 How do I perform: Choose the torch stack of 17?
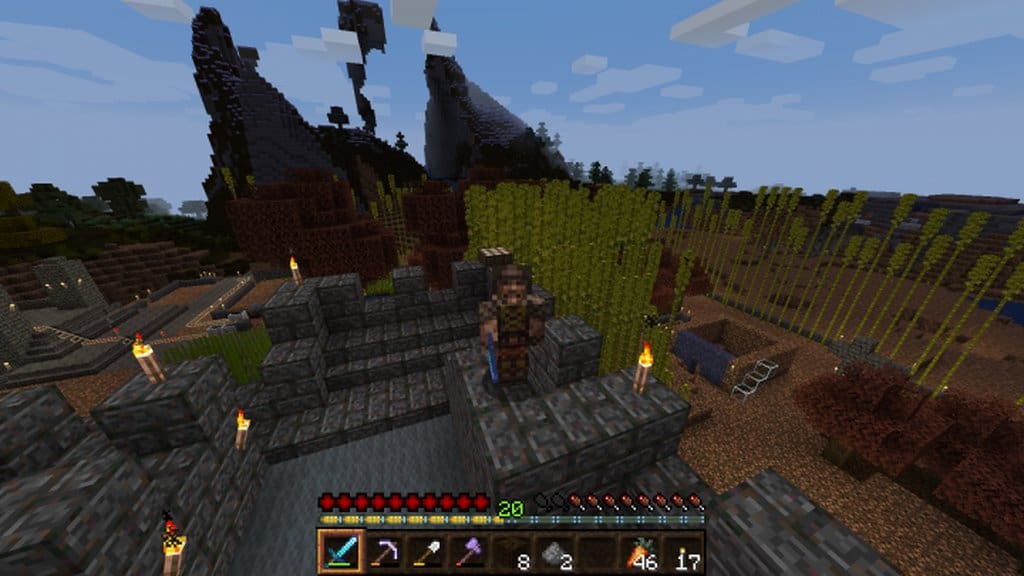pyautogui.click(x=683, y=551)
